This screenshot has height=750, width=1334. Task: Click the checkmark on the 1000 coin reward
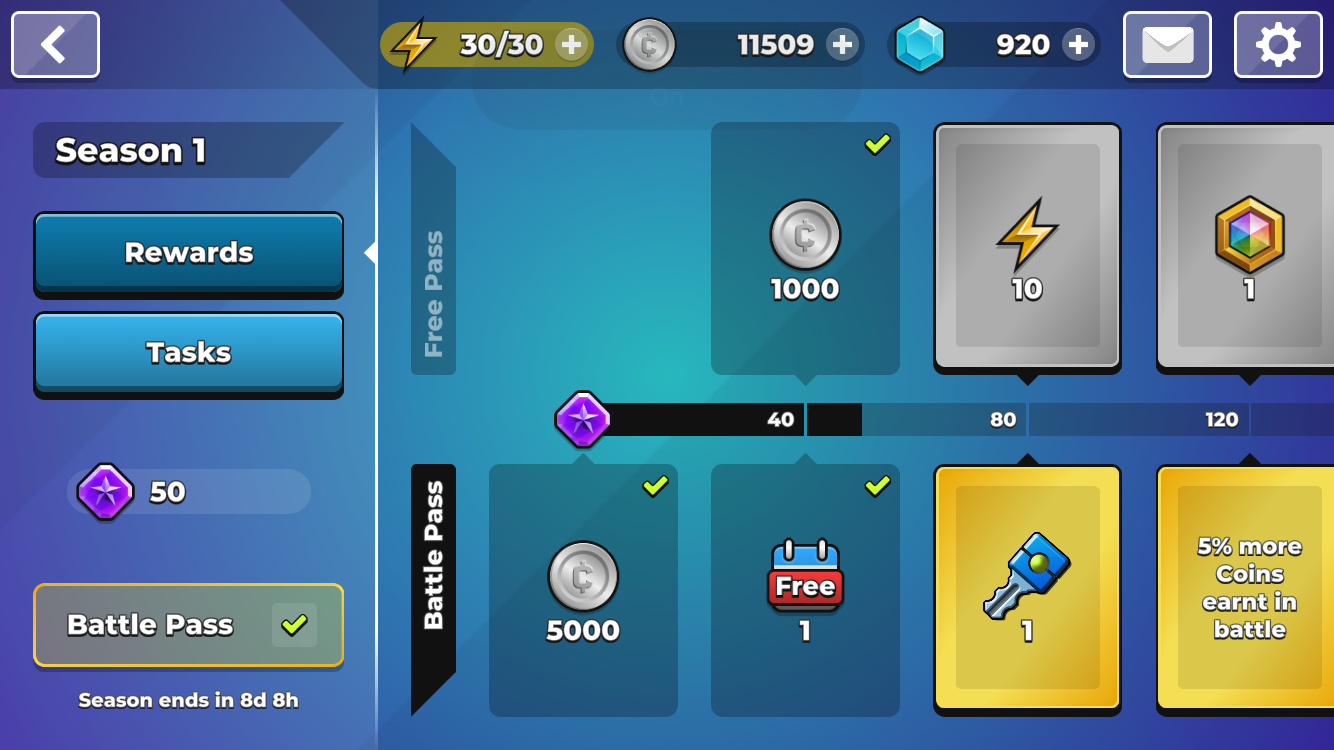878,145
